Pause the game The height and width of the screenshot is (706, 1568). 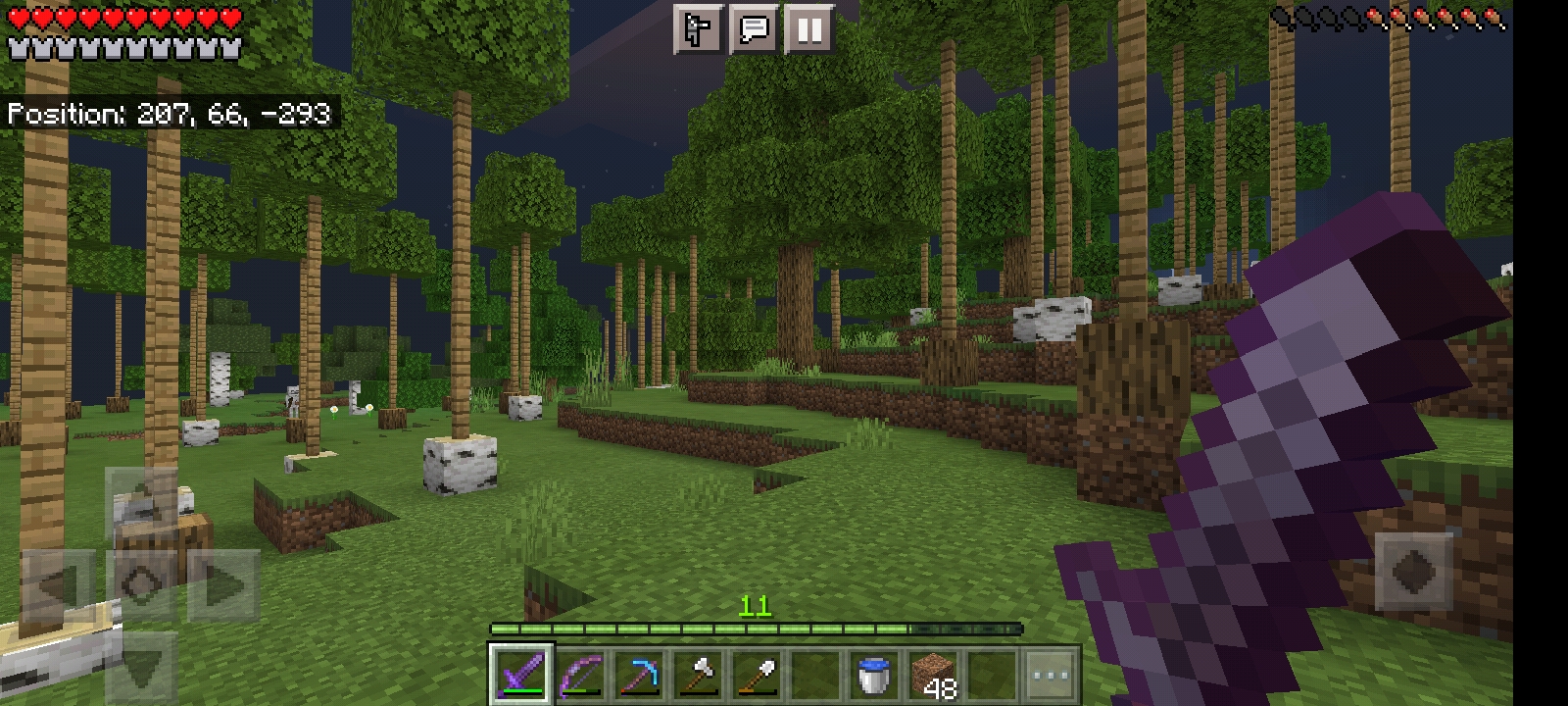pos(809,29)
